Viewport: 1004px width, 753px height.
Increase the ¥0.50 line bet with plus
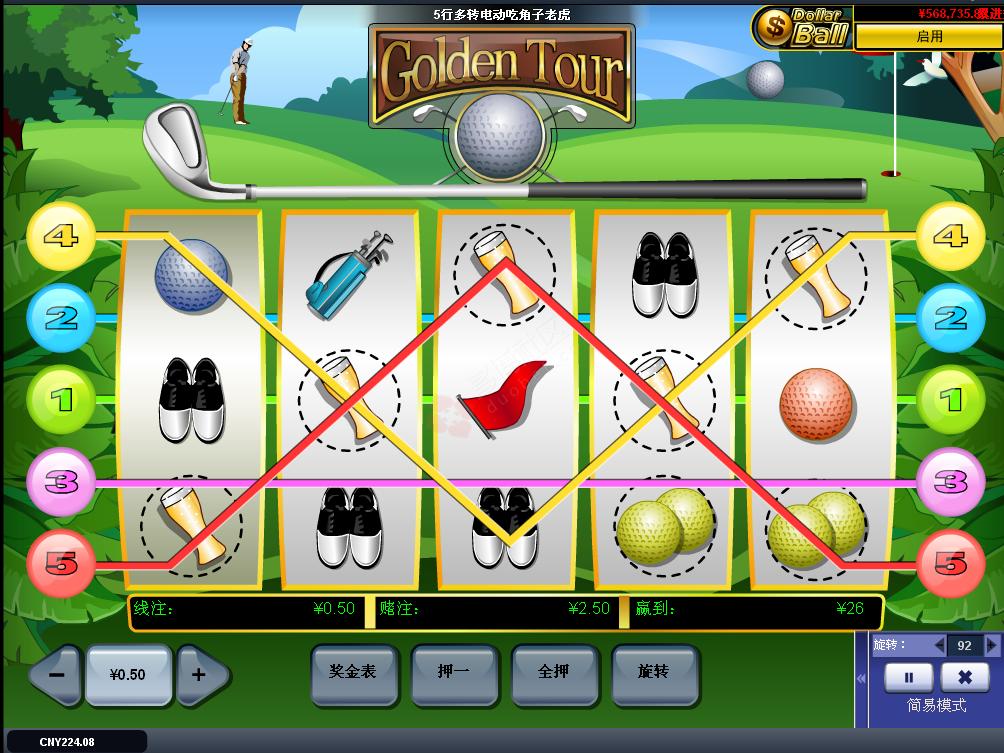(x=199, y=675)
